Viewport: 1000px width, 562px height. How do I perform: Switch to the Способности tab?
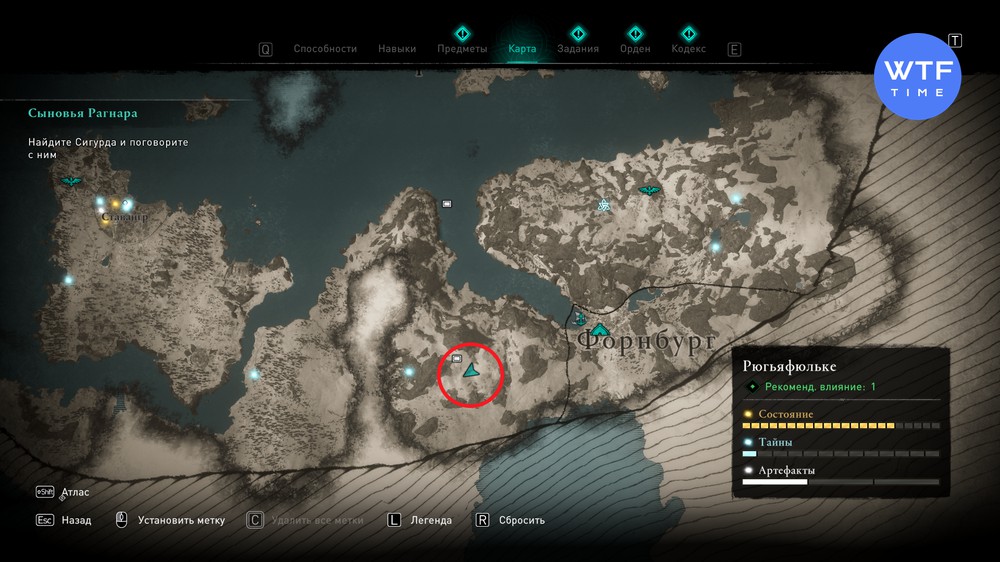[x=324, y=49]
